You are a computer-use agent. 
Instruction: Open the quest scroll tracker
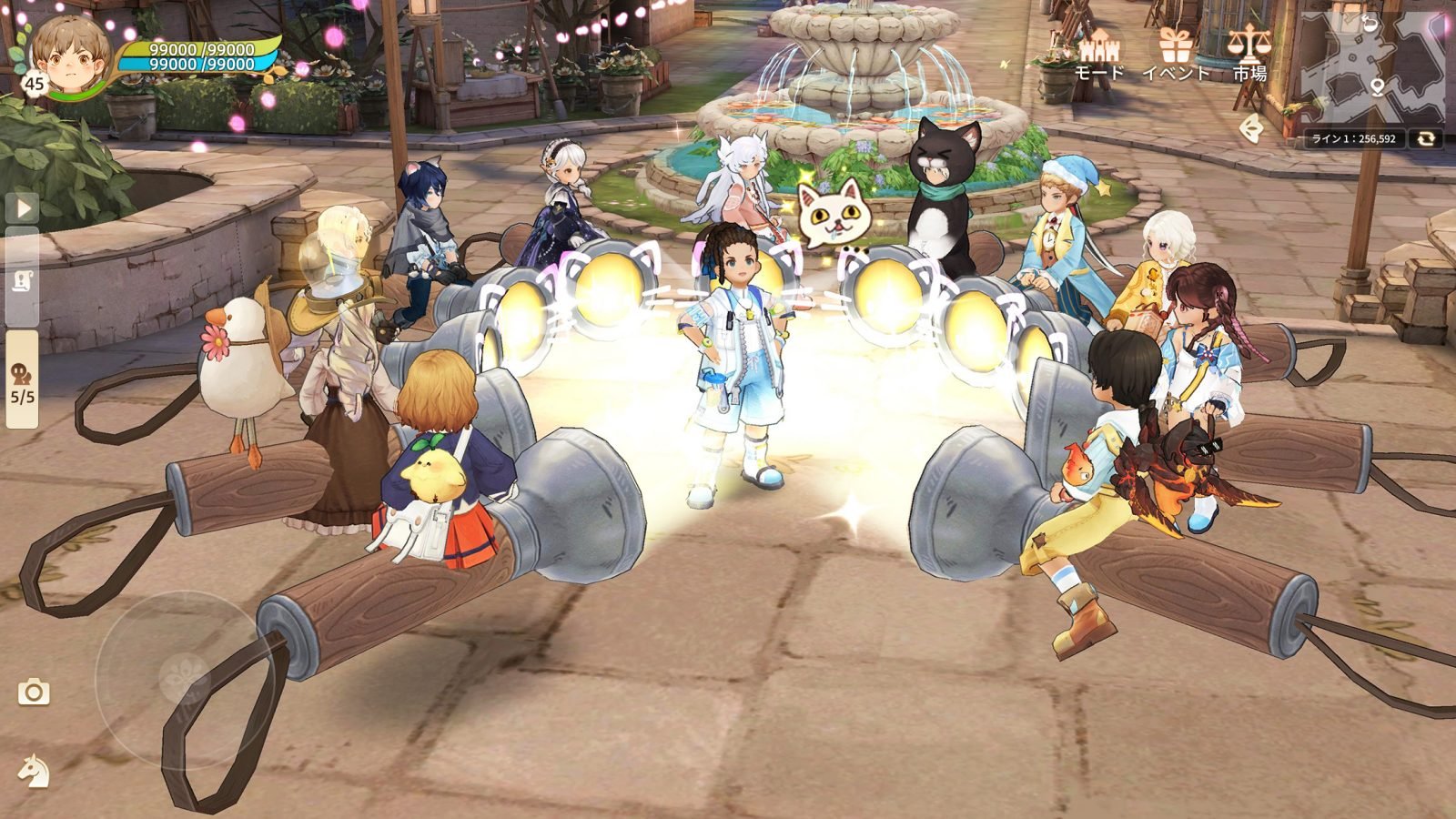24,280
